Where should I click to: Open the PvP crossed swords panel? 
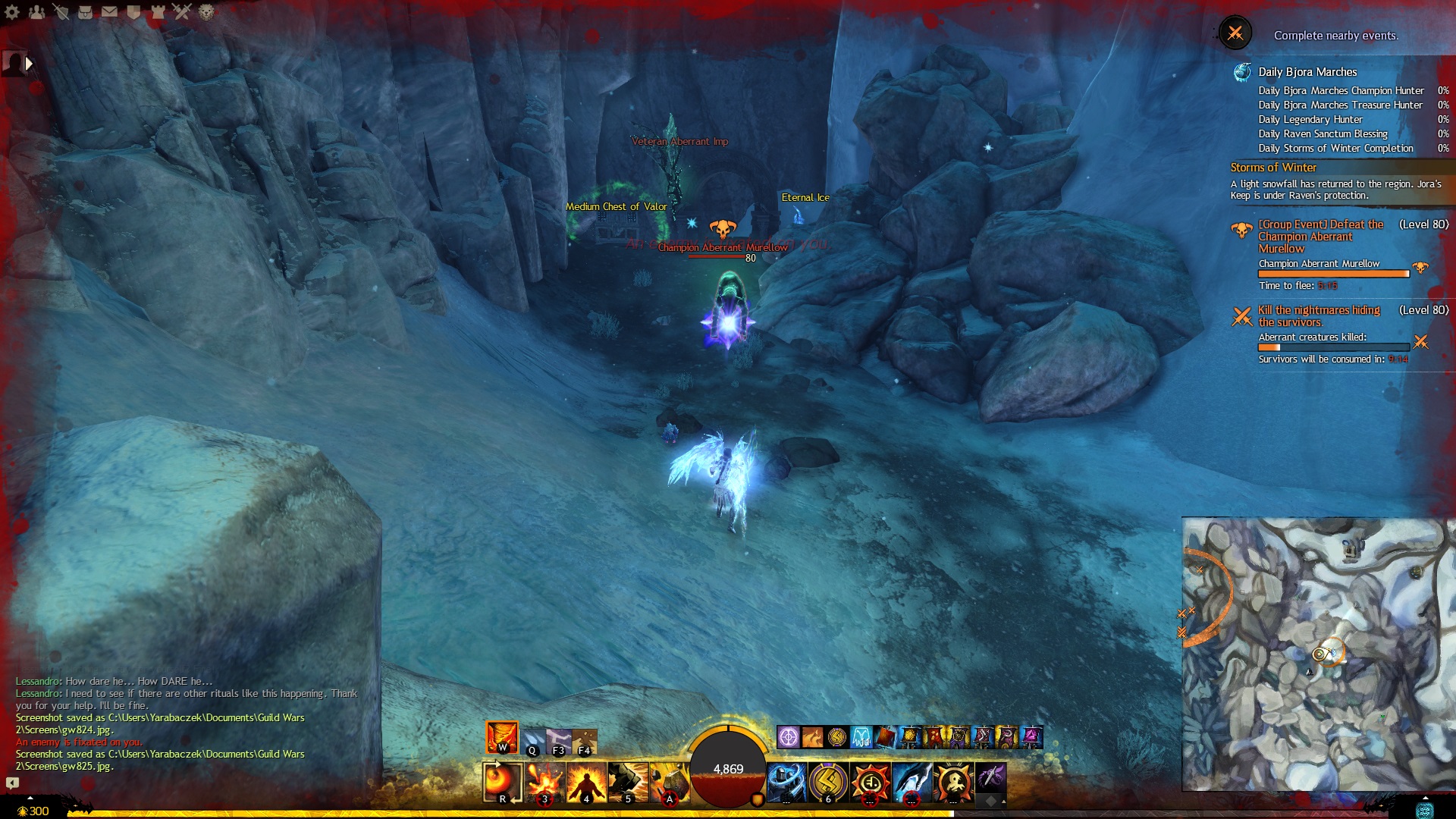182,12
